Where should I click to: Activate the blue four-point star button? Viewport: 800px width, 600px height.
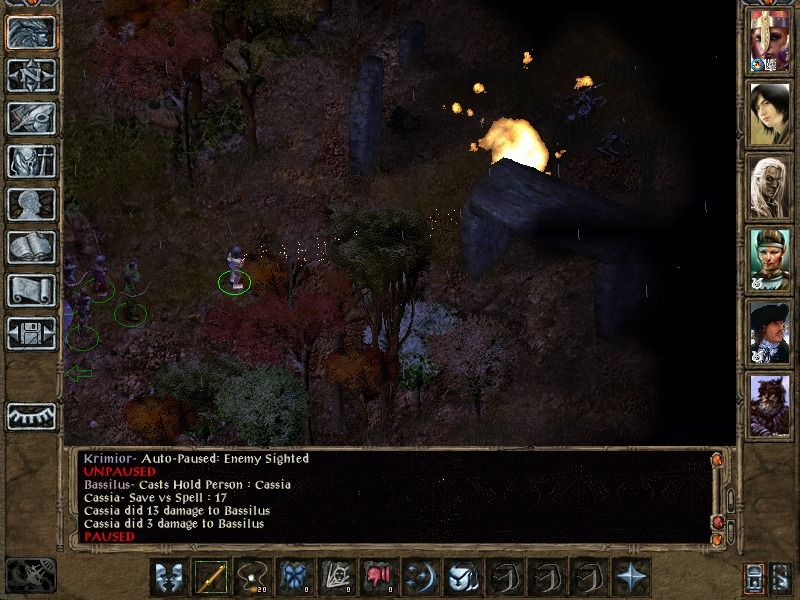[632, 577]
